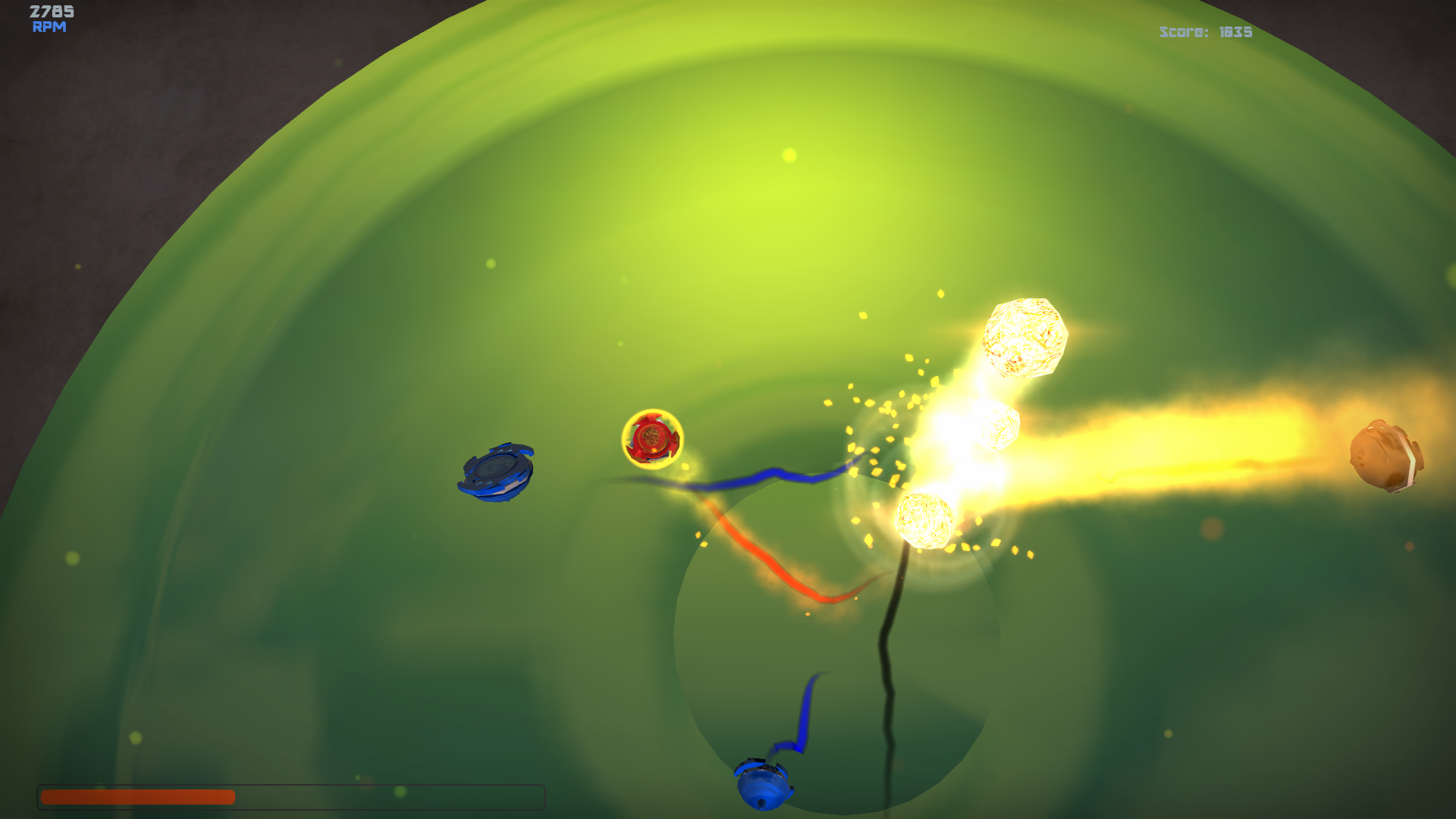The height and width of the screenshot is (819, 1456).
Task: Click the largest glowing explosion orb
Action: tap(1025, 339)
